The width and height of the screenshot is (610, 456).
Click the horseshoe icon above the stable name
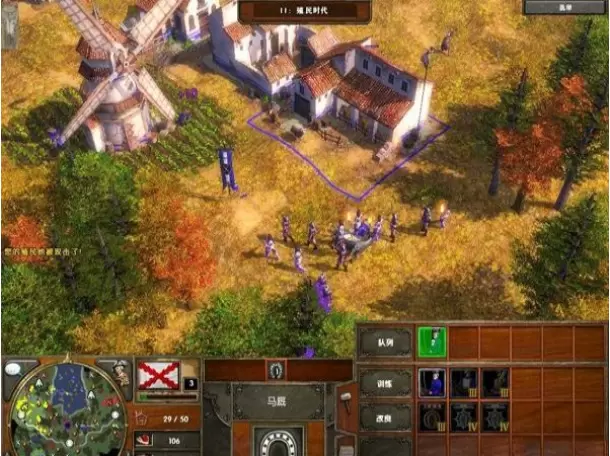coord(275,371)
